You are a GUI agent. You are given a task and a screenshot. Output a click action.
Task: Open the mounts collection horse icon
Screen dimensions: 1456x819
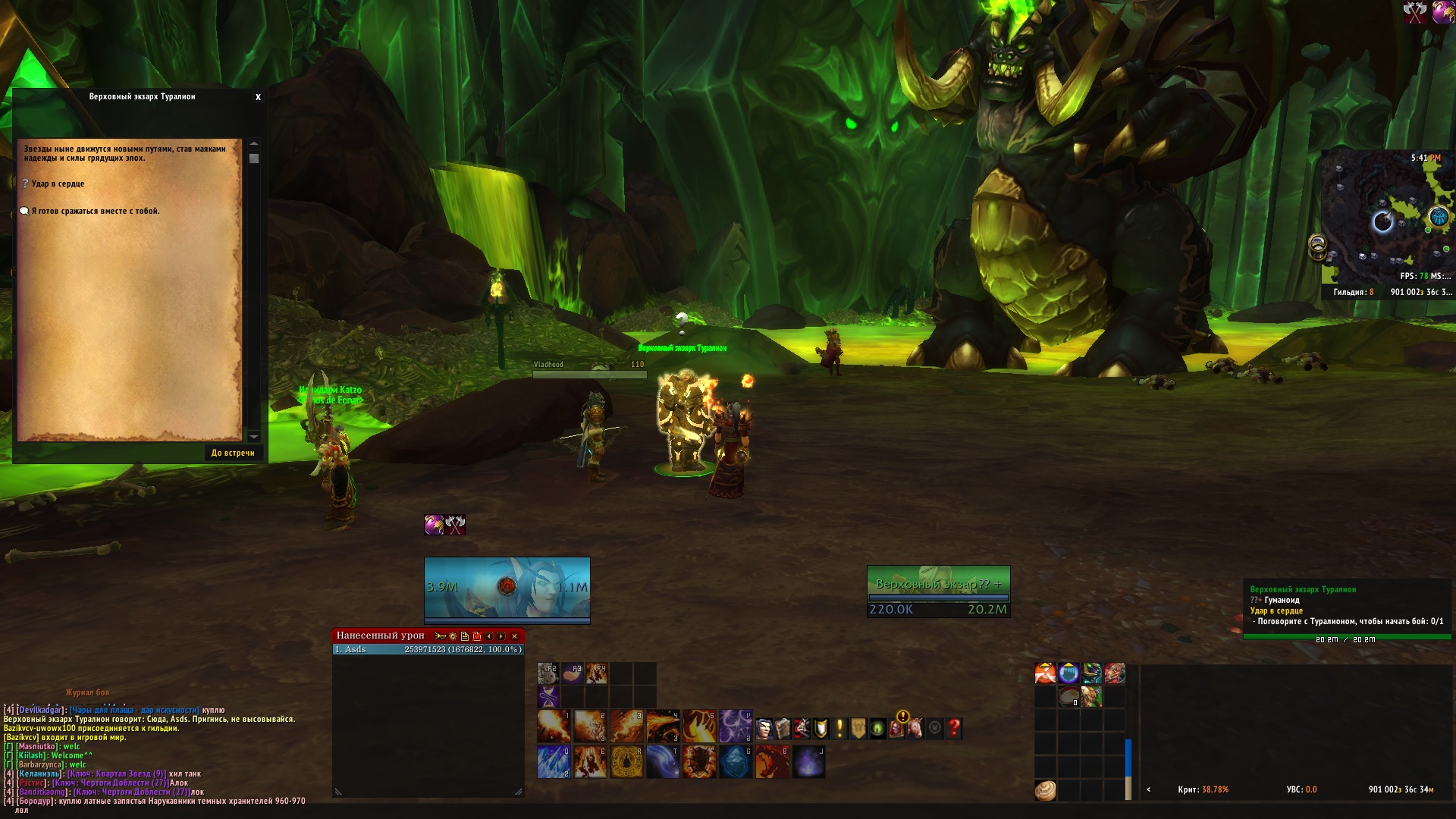[x=915, y=729]
